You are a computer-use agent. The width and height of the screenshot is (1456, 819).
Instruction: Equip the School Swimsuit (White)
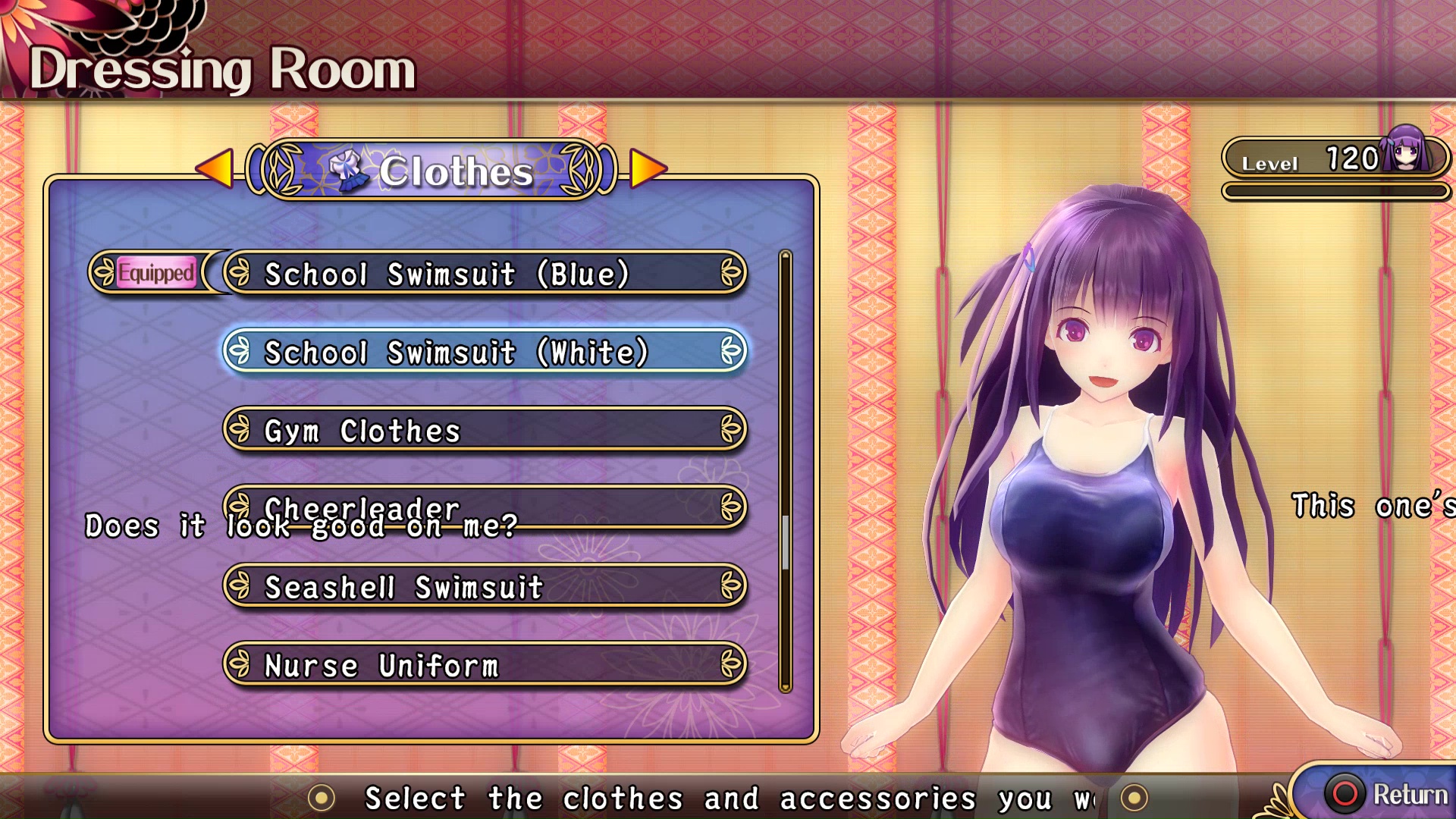tap(483, 353)
